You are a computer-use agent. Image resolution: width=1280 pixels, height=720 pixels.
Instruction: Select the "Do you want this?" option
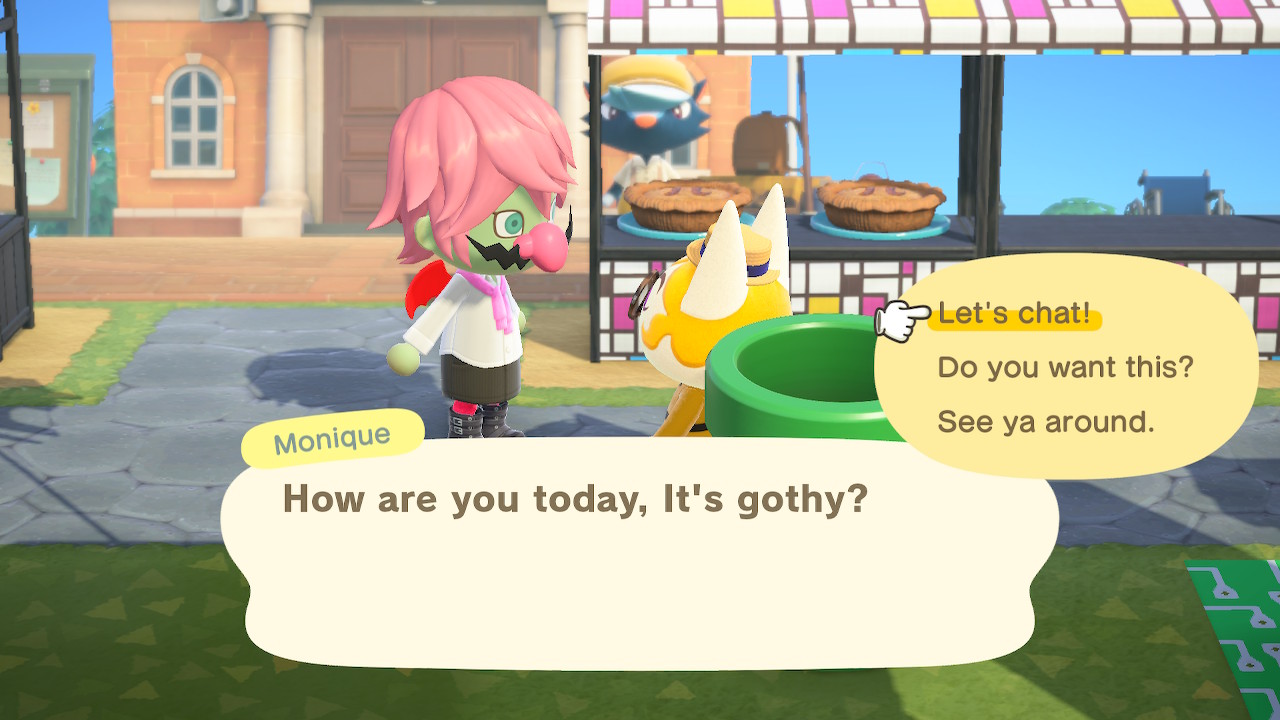pos(1065,368)
